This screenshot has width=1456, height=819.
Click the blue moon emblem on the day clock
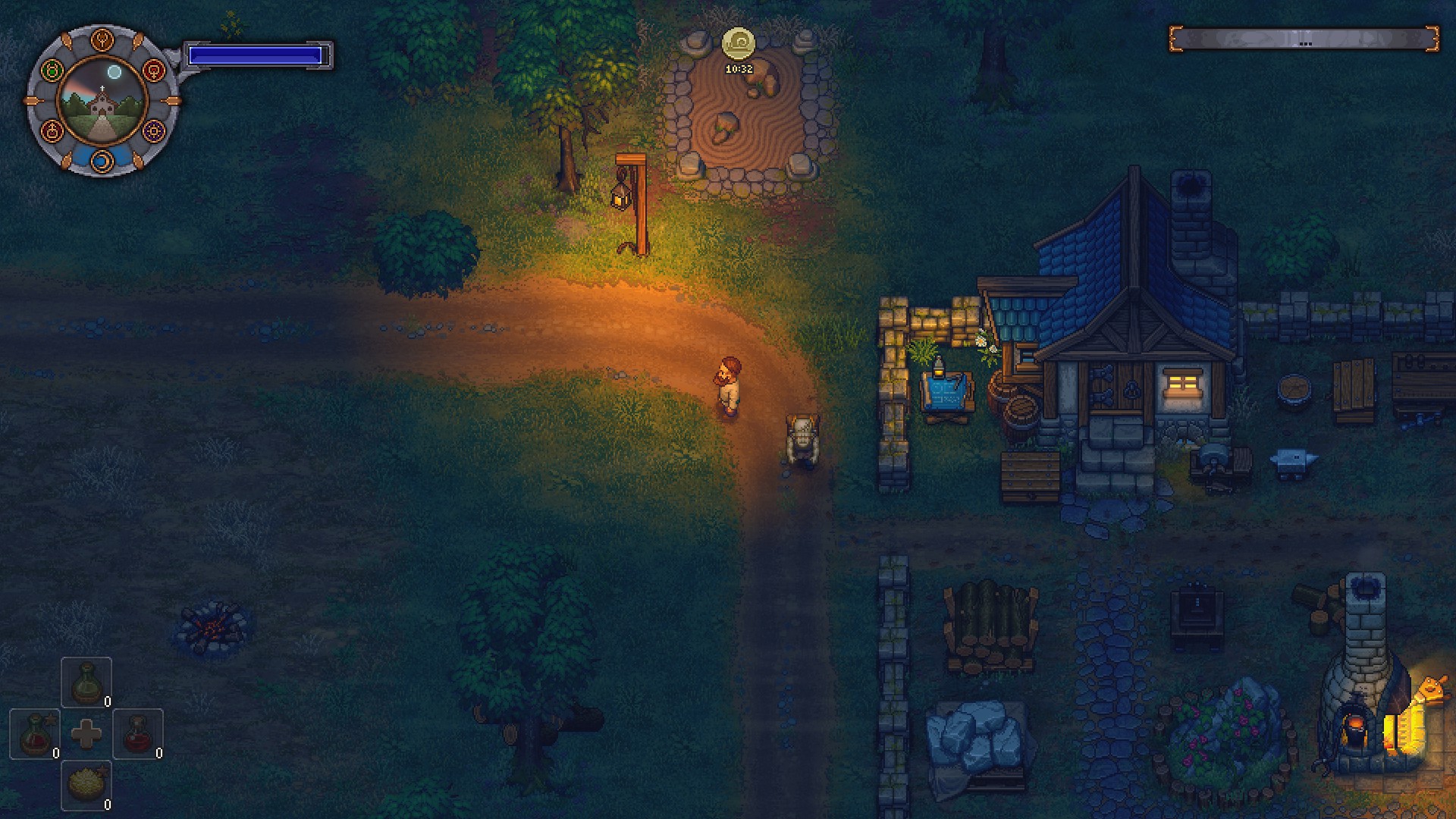[102, 160]
